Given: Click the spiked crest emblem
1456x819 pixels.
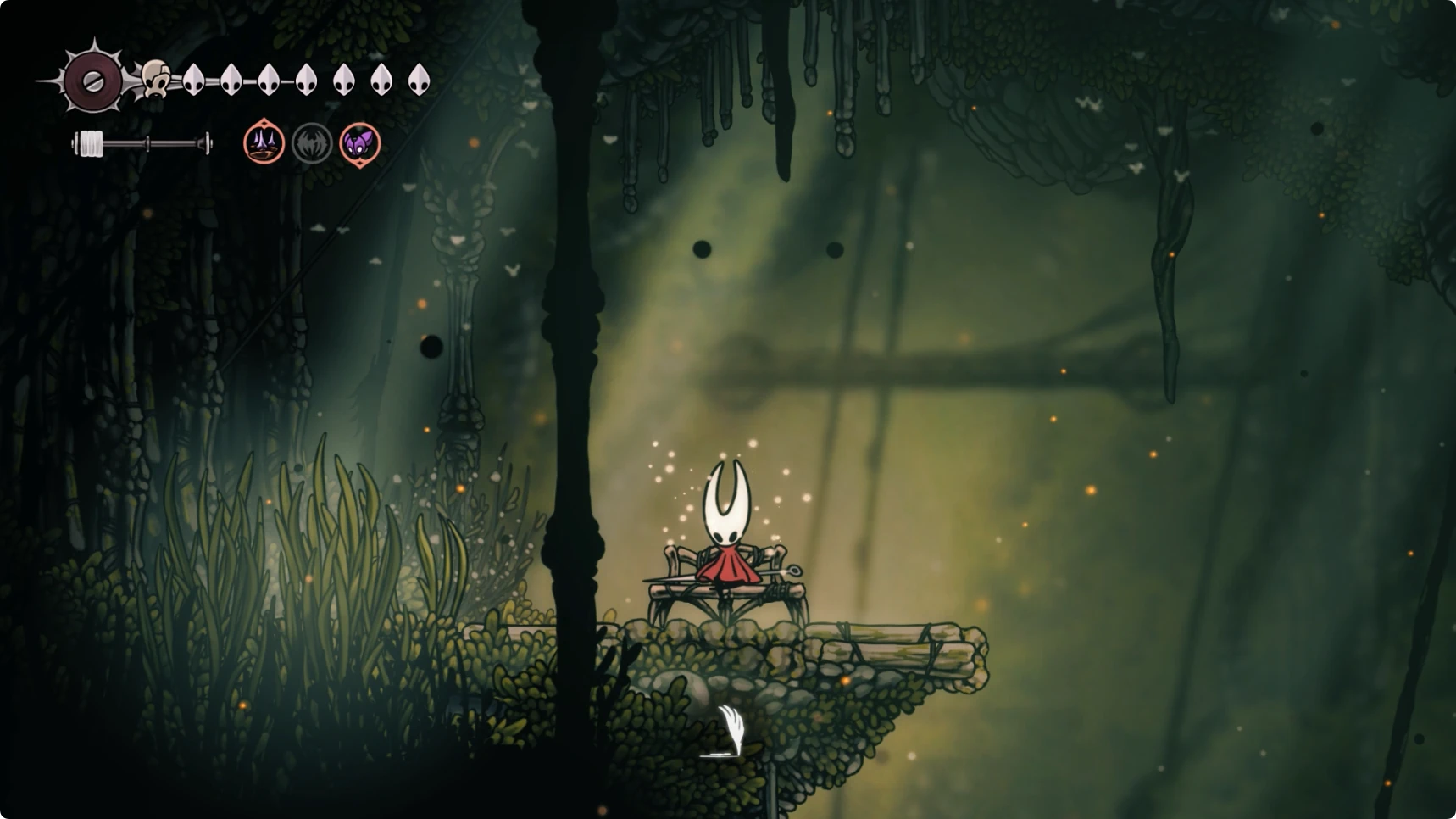Looking at the screenshot, I should [93, 81].
